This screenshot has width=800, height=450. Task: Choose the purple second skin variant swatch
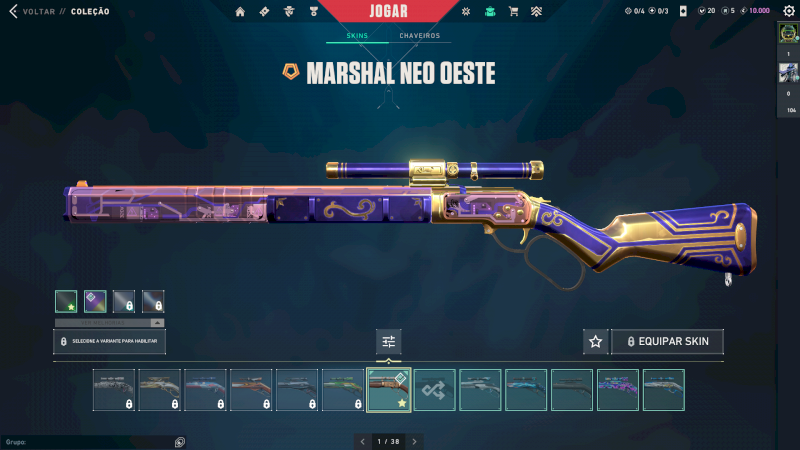(x=95, y=301)
